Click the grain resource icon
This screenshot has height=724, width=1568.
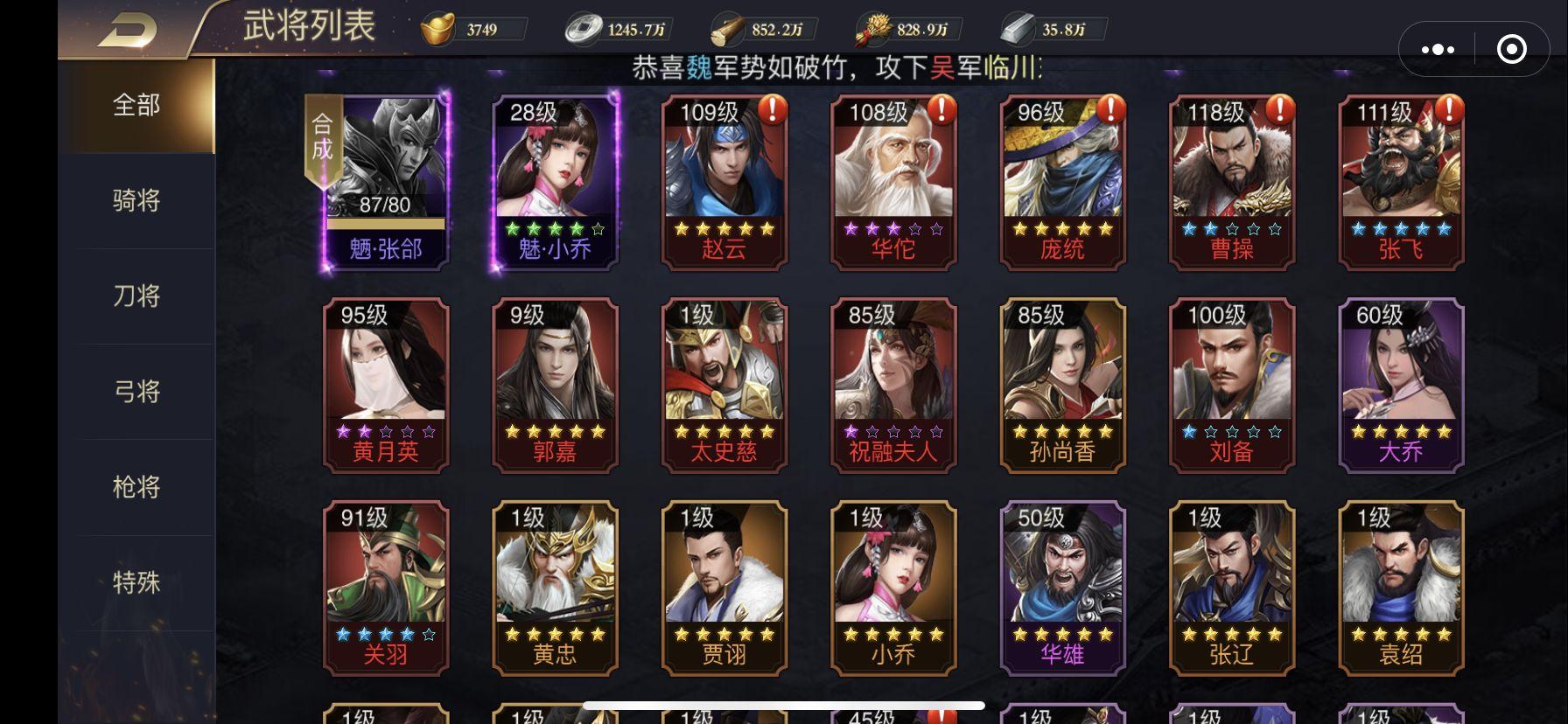872,27
